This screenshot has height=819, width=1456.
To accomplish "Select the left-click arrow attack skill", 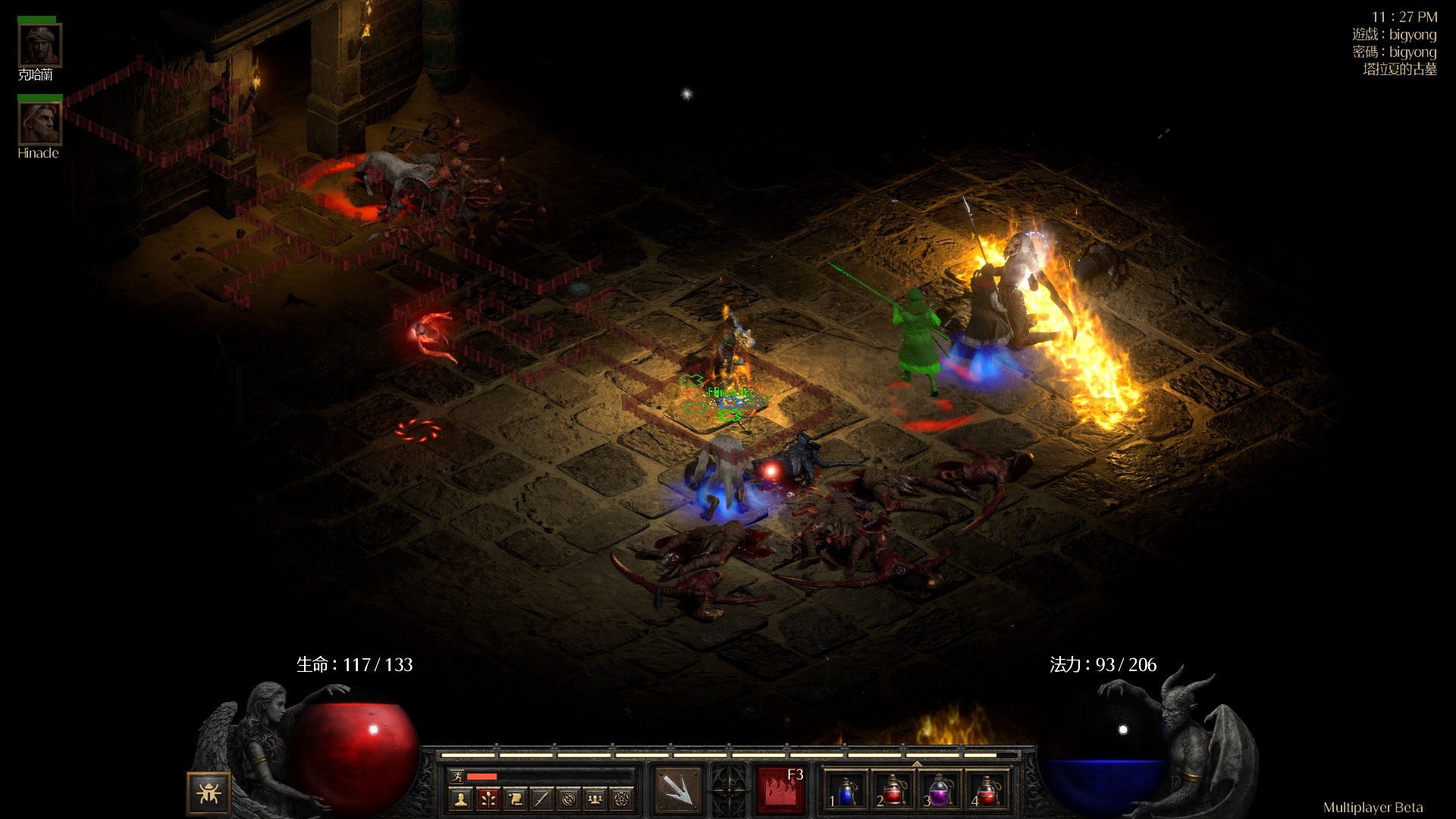I will (679, 790).
